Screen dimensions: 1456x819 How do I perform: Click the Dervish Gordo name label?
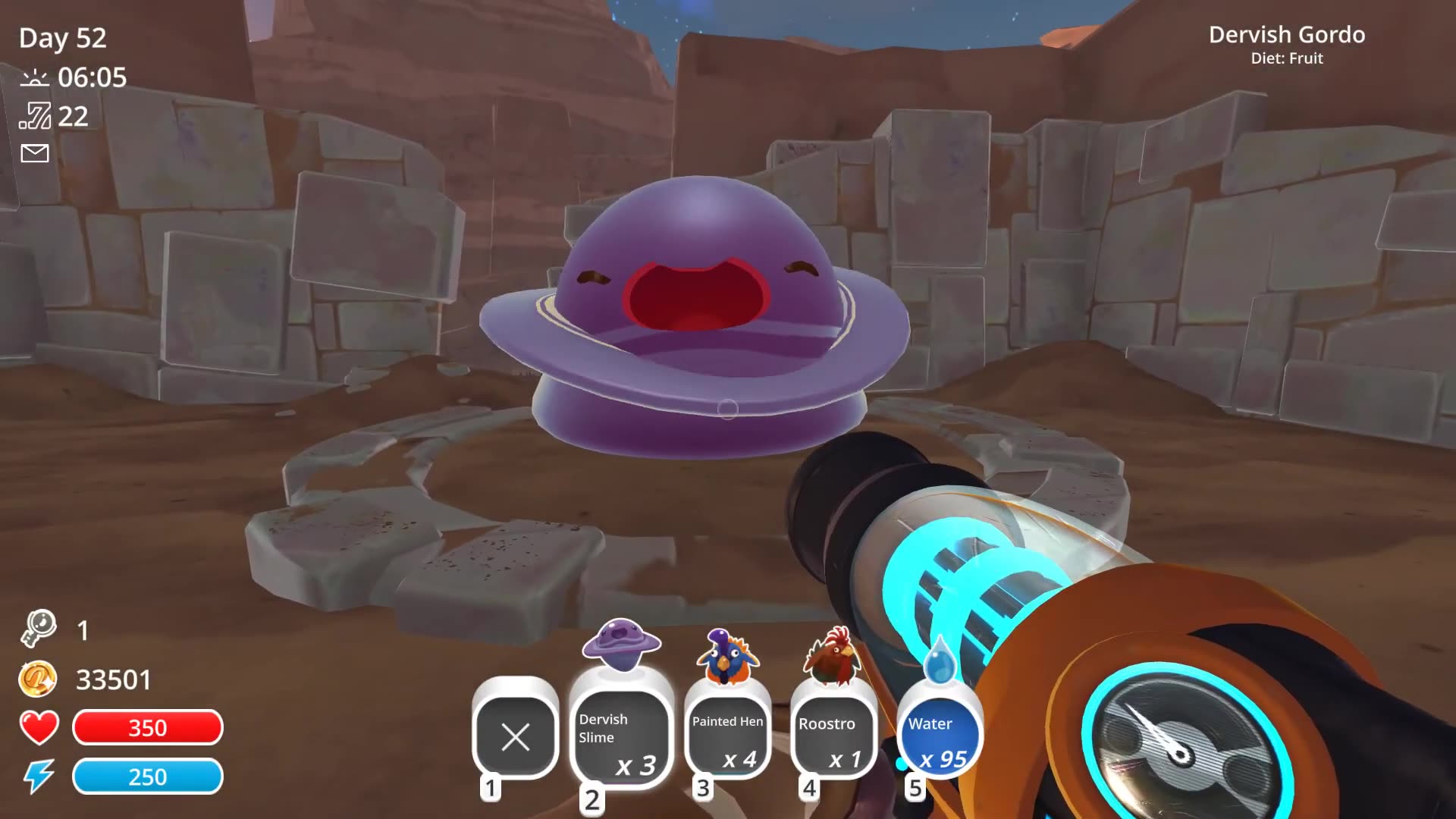point(1288,35)
